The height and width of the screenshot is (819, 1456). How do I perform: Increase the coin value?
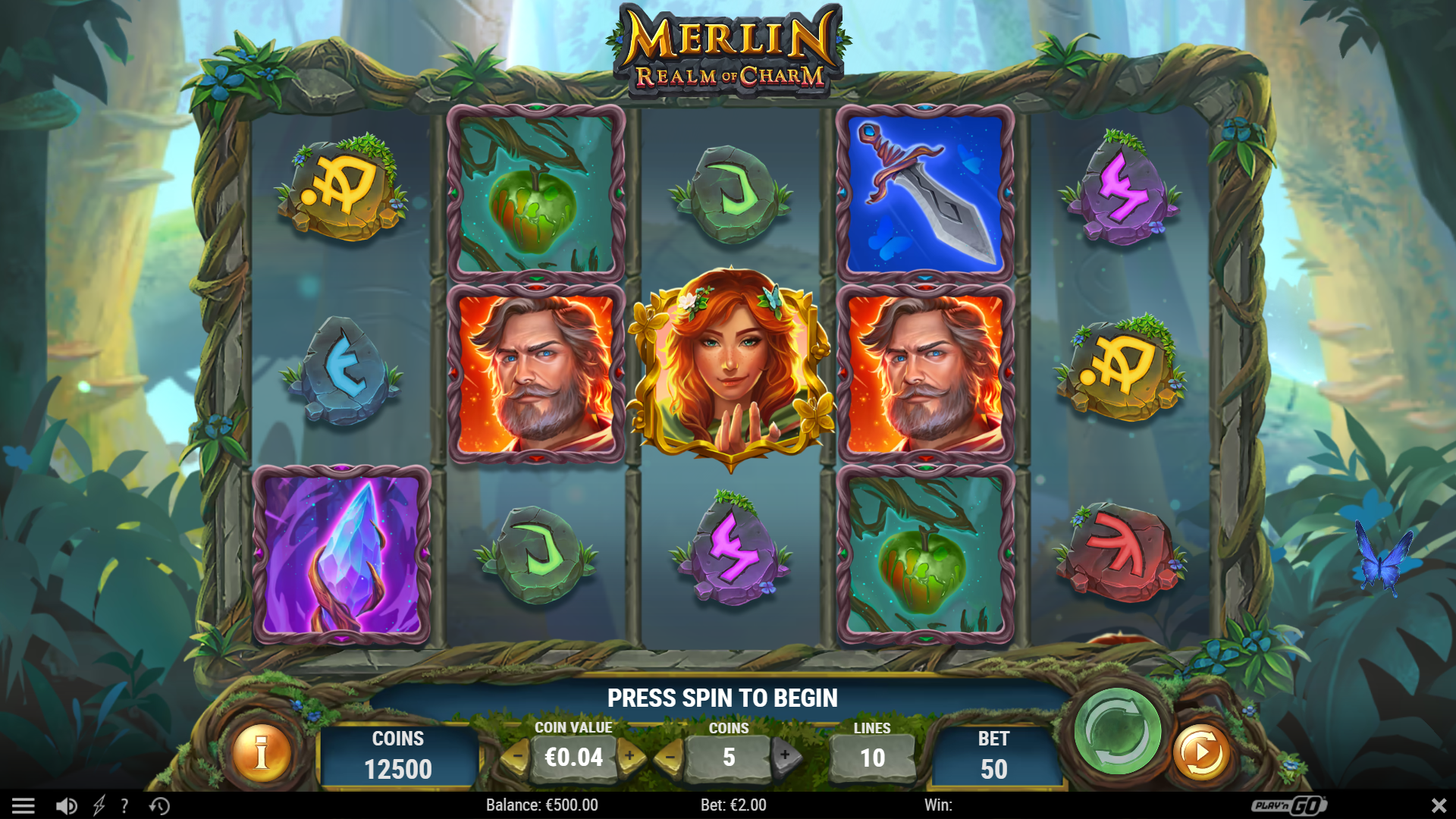click(629, 756)
